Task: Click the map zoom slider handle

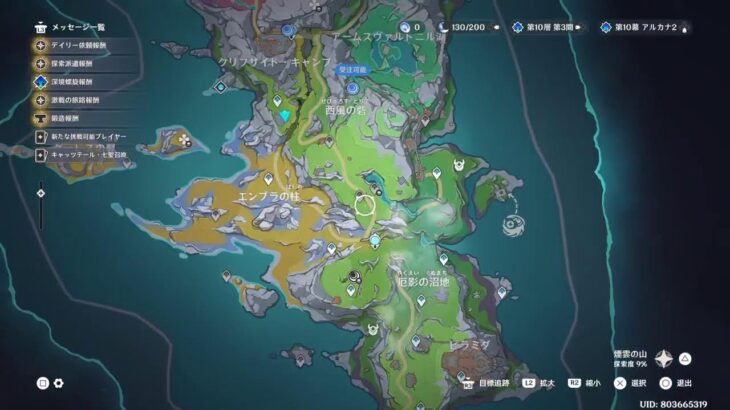Action: point(41,193)
